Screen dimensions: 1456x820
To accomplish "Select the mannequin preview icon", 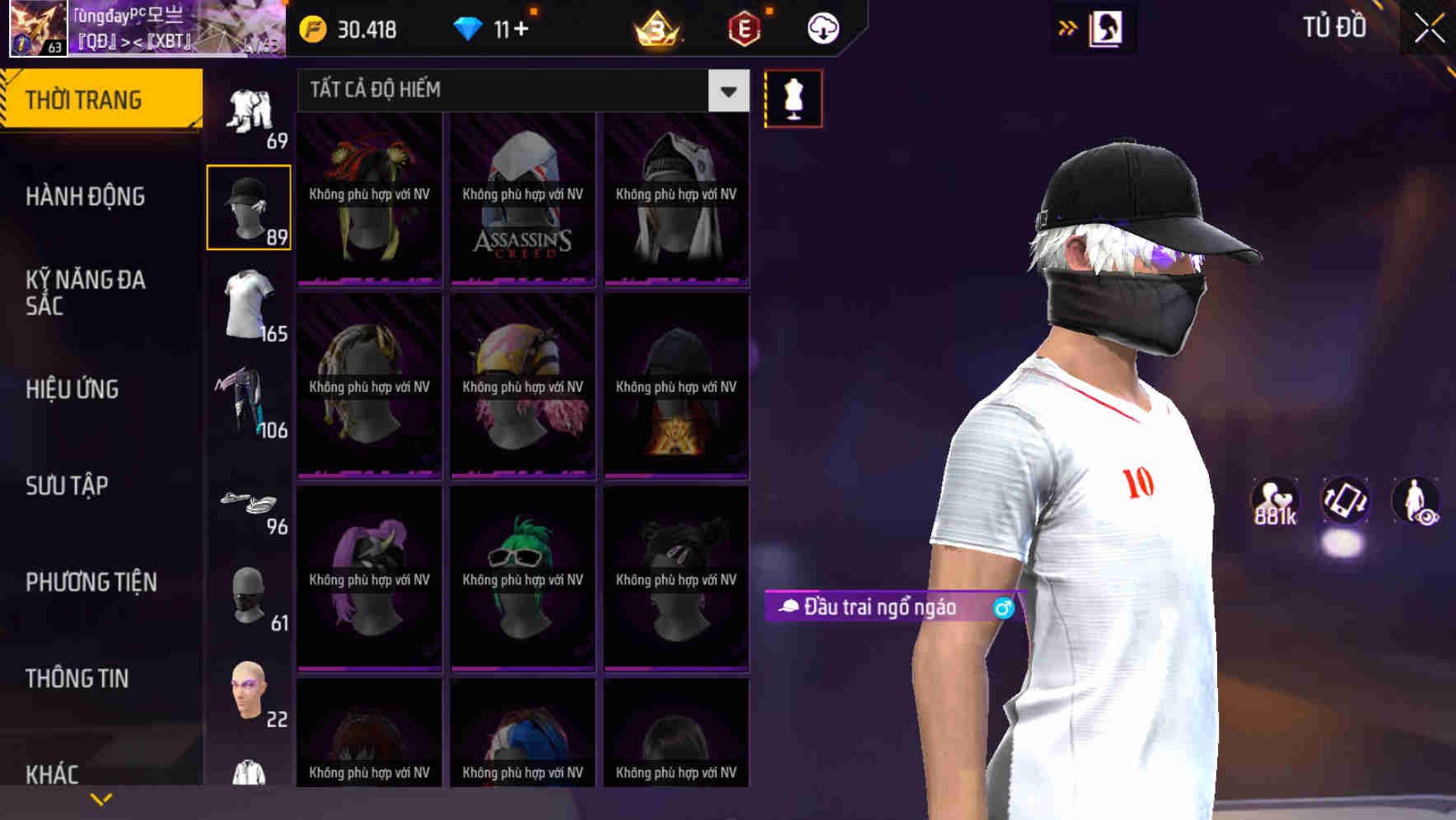I will pyautogui.click(x=793, y=98).
